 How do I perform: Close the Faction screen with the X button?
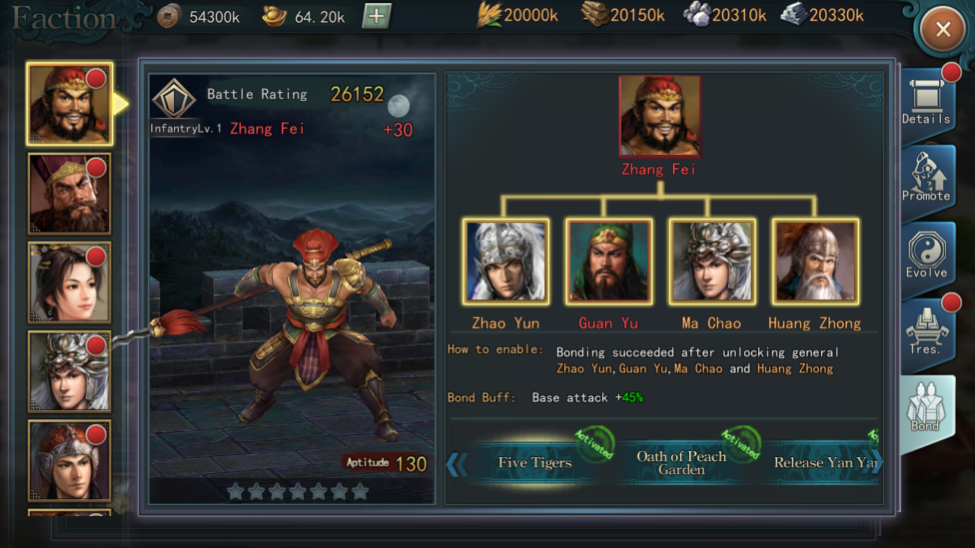(942, 30)
